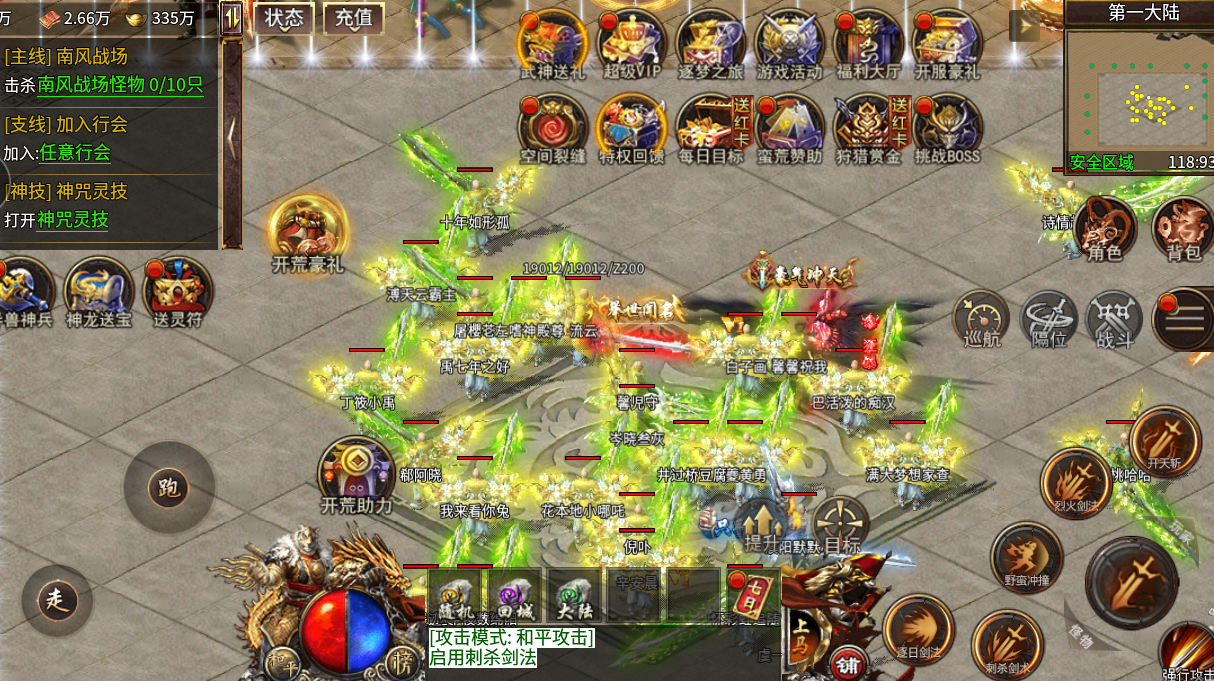Activate the 烈火剑法 skill
The image size is (1214, 681).
(x=1075, y=484)
